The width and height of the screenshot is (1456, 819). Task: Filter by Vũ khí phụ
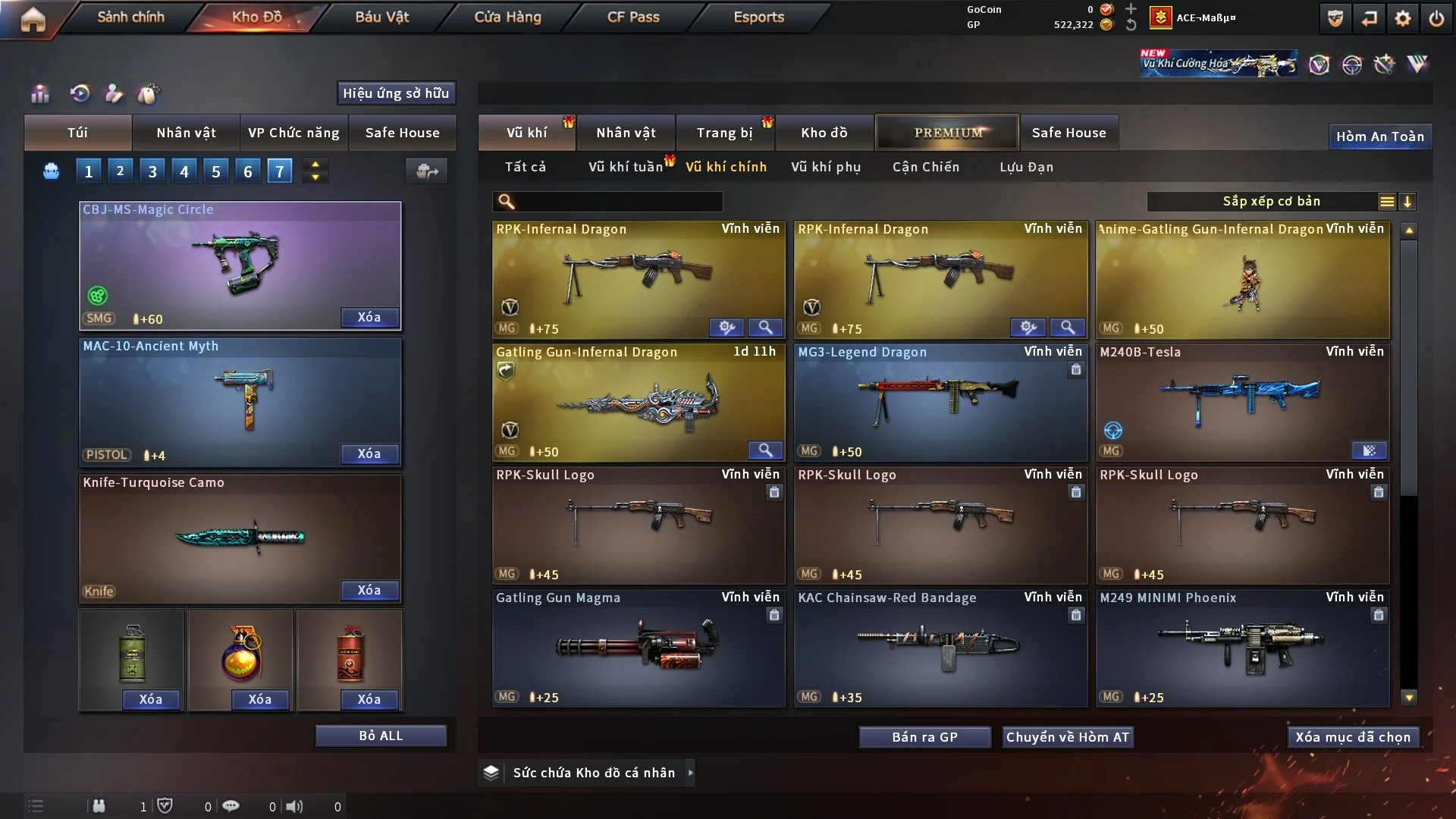(826, 167)
